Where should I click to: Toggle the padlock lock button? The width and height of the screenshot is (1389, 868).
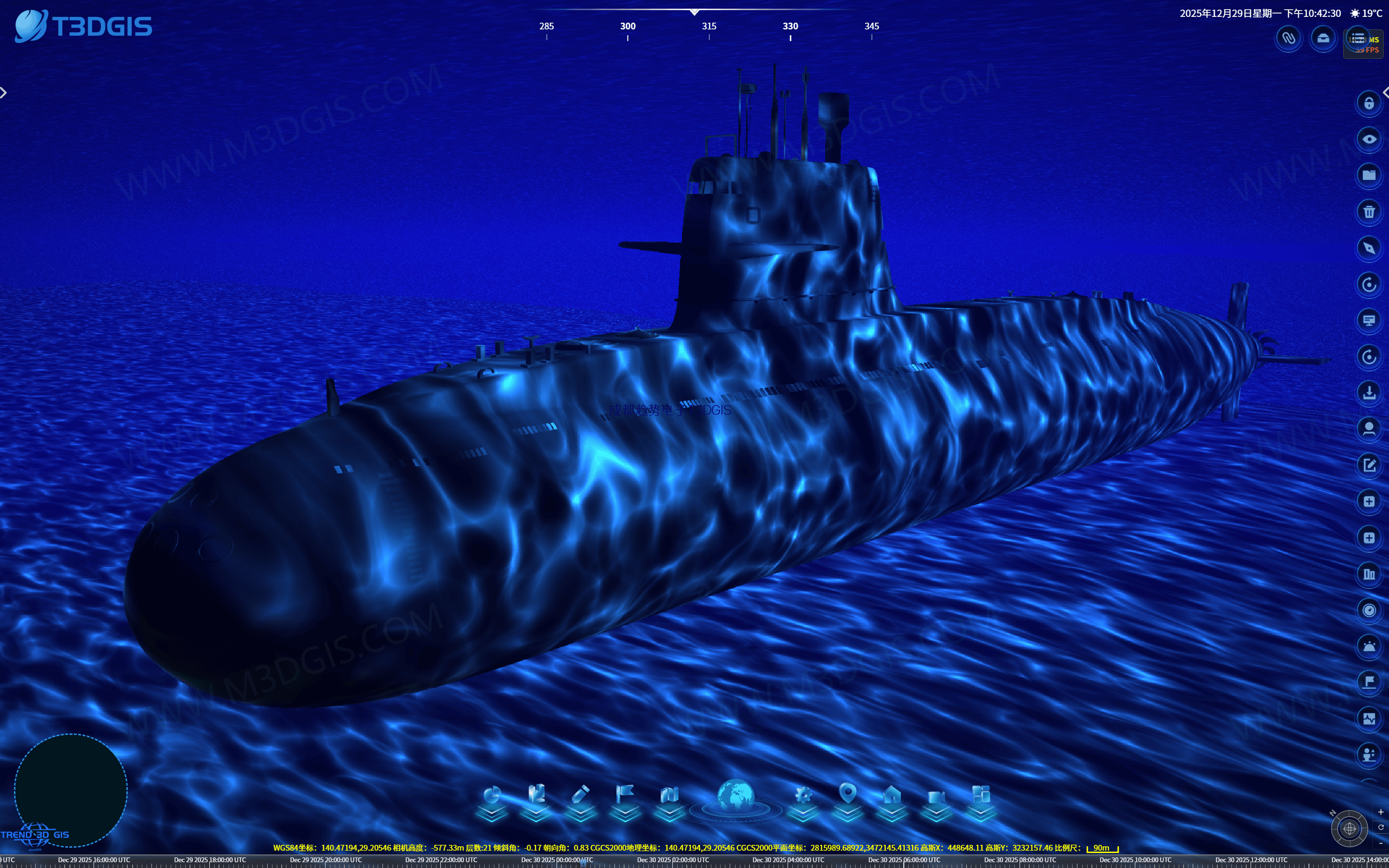tap(1368, 103)
